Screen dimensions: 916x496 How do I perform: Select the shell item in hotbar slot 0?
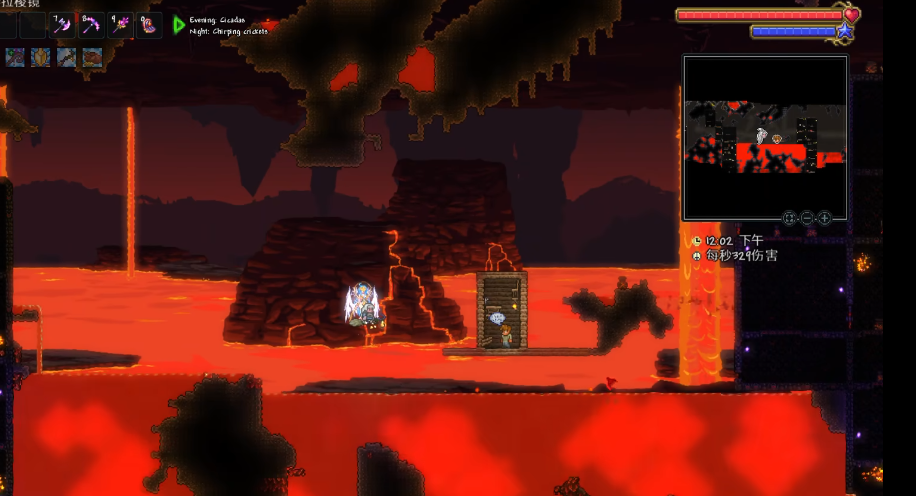point(149,24)
